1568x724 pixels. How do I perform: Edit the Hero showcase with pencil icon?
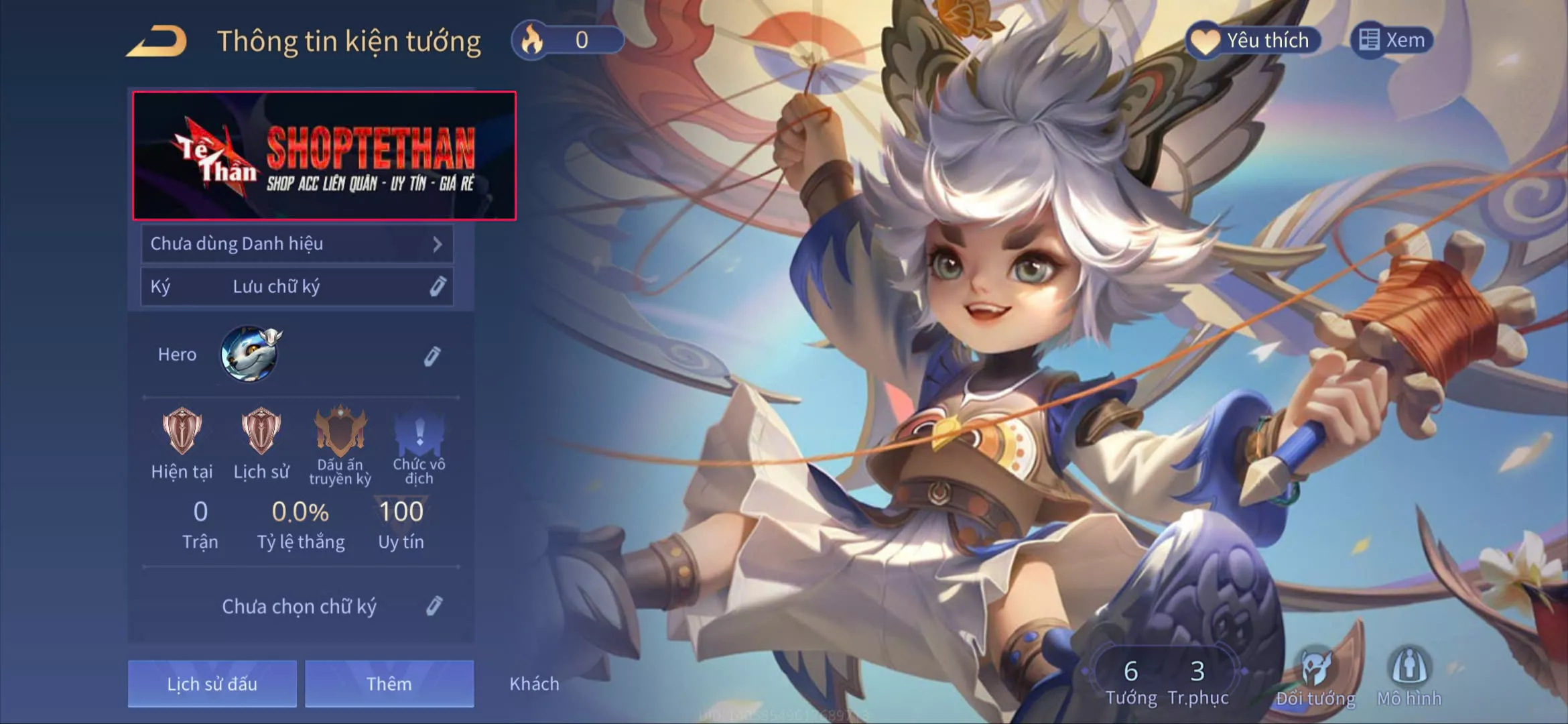(432, 356)
